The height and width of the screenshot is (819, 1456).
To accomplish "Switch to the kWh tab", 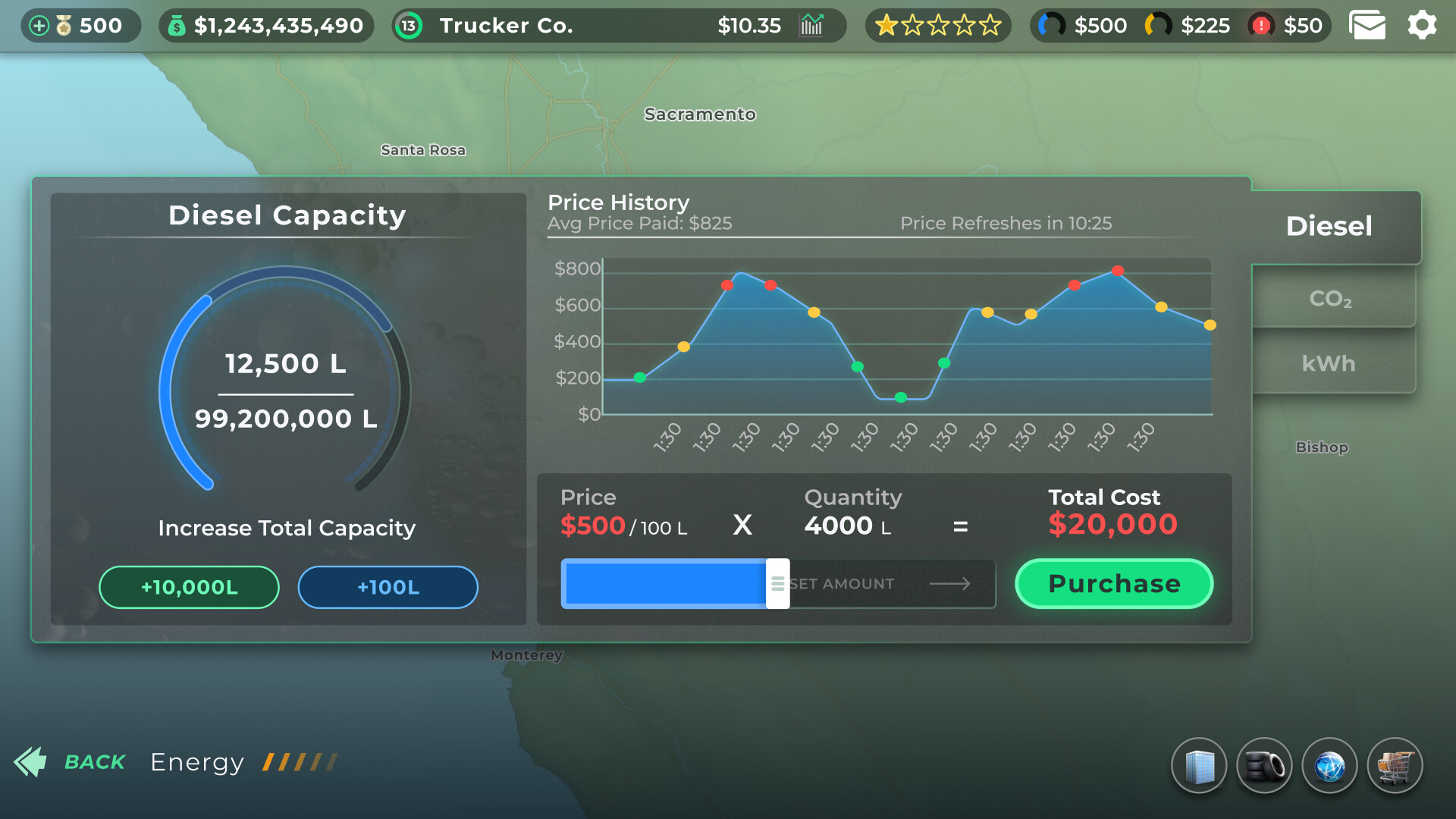I will point(1329,363).
